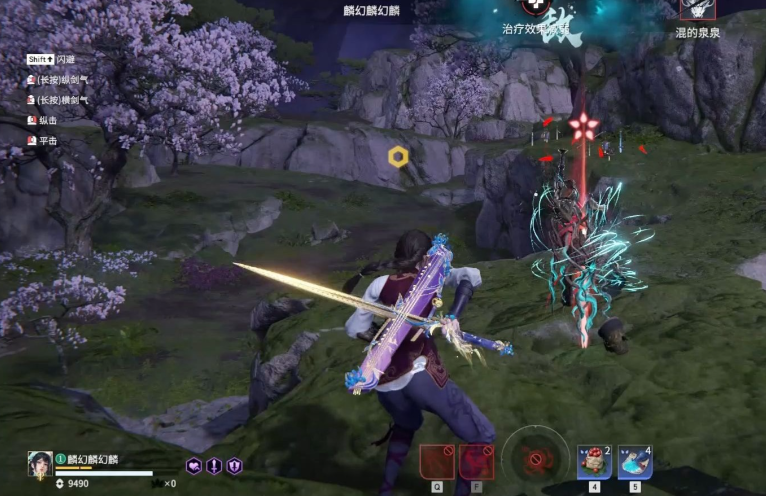The width and height of the screenshot is (766, 496).
Task: Select the 治疗效果减弱 debuff icon
Action: (535, 7)
